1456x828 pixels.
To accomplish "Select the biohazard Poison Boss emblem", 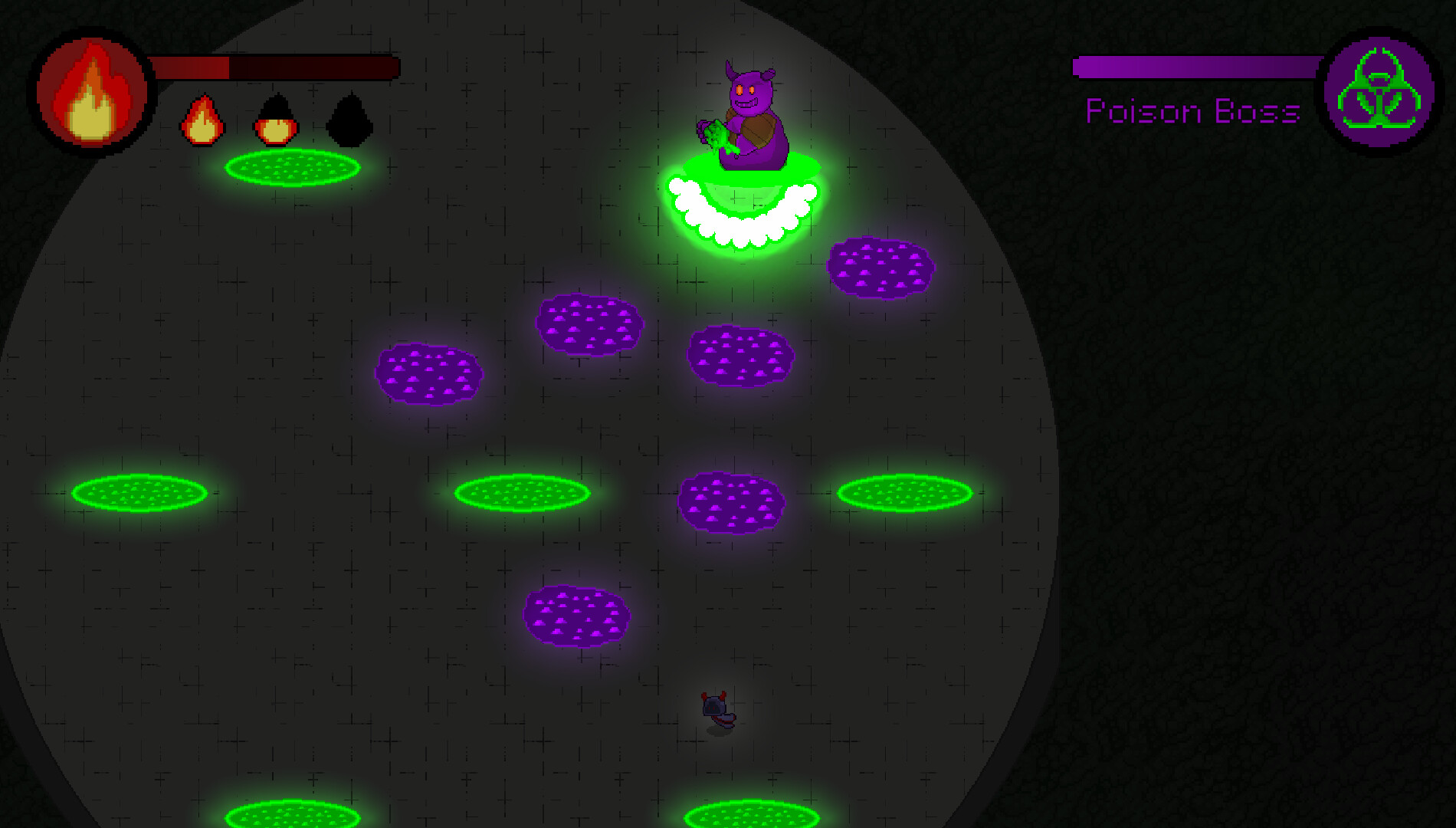I will (1379, 92).
